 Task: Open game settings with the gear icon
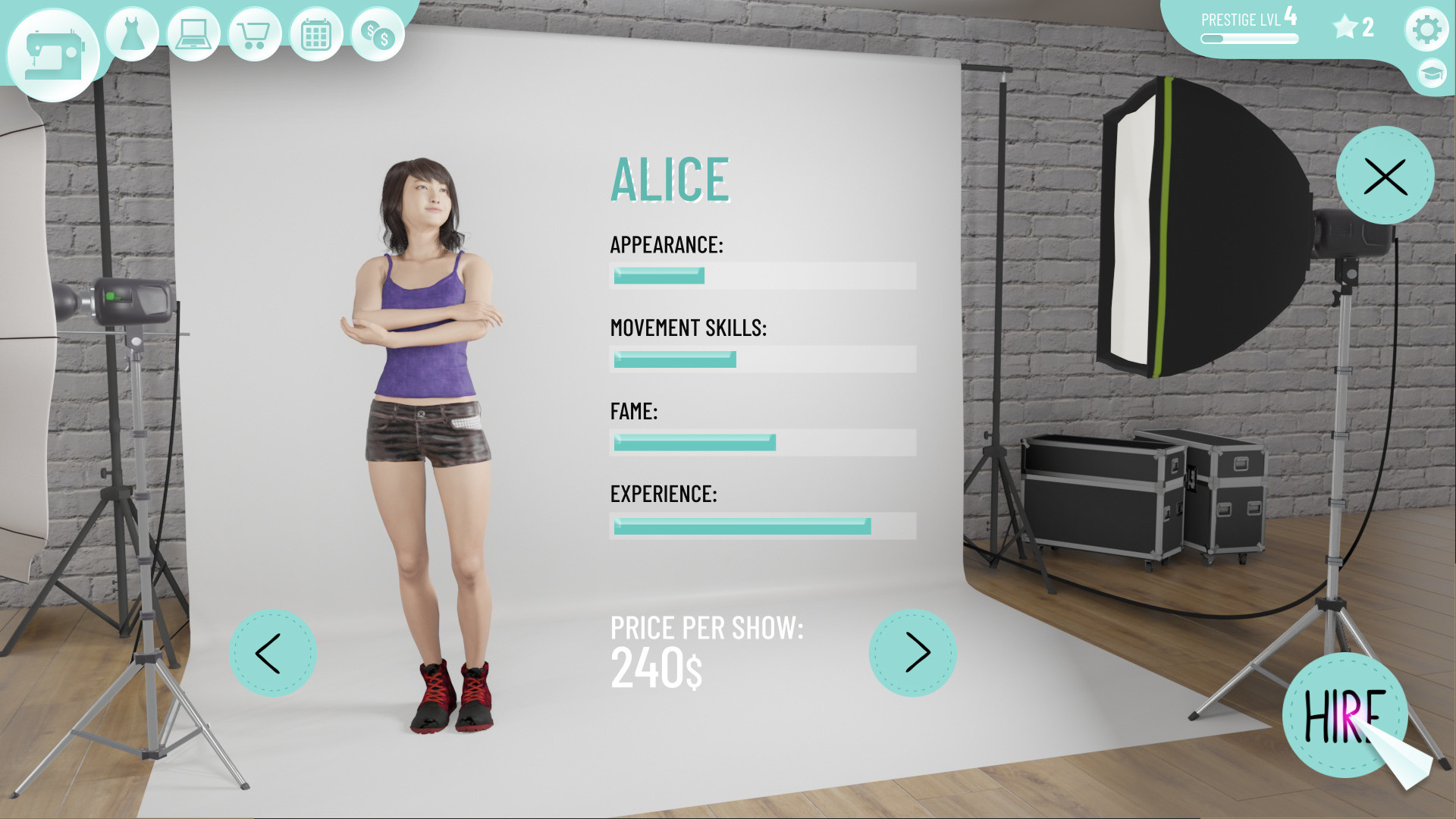(x=1426, y=29)
